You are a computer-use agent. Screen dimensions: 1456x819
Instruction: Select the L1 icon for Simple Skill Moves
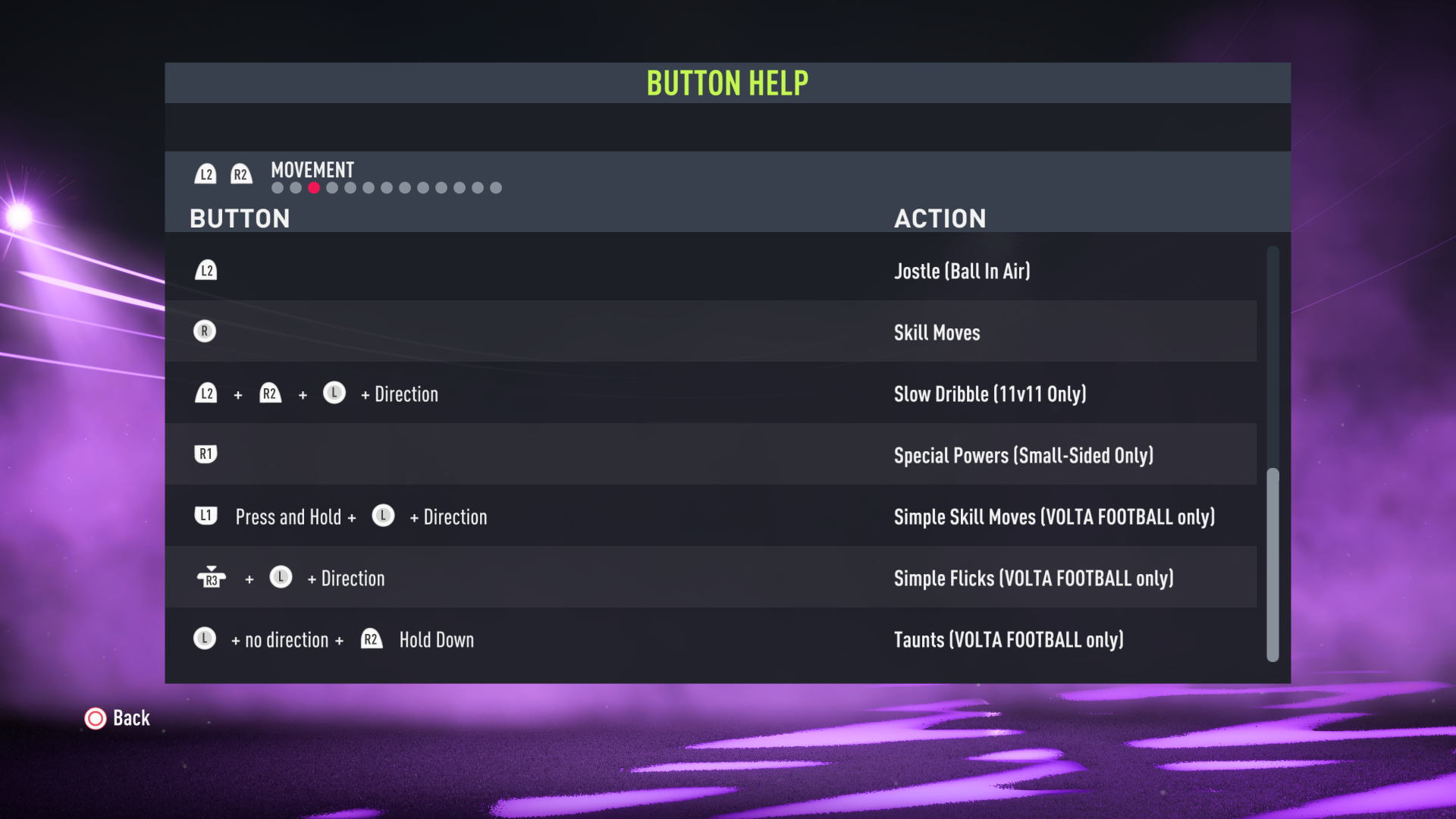pos(205,515)
